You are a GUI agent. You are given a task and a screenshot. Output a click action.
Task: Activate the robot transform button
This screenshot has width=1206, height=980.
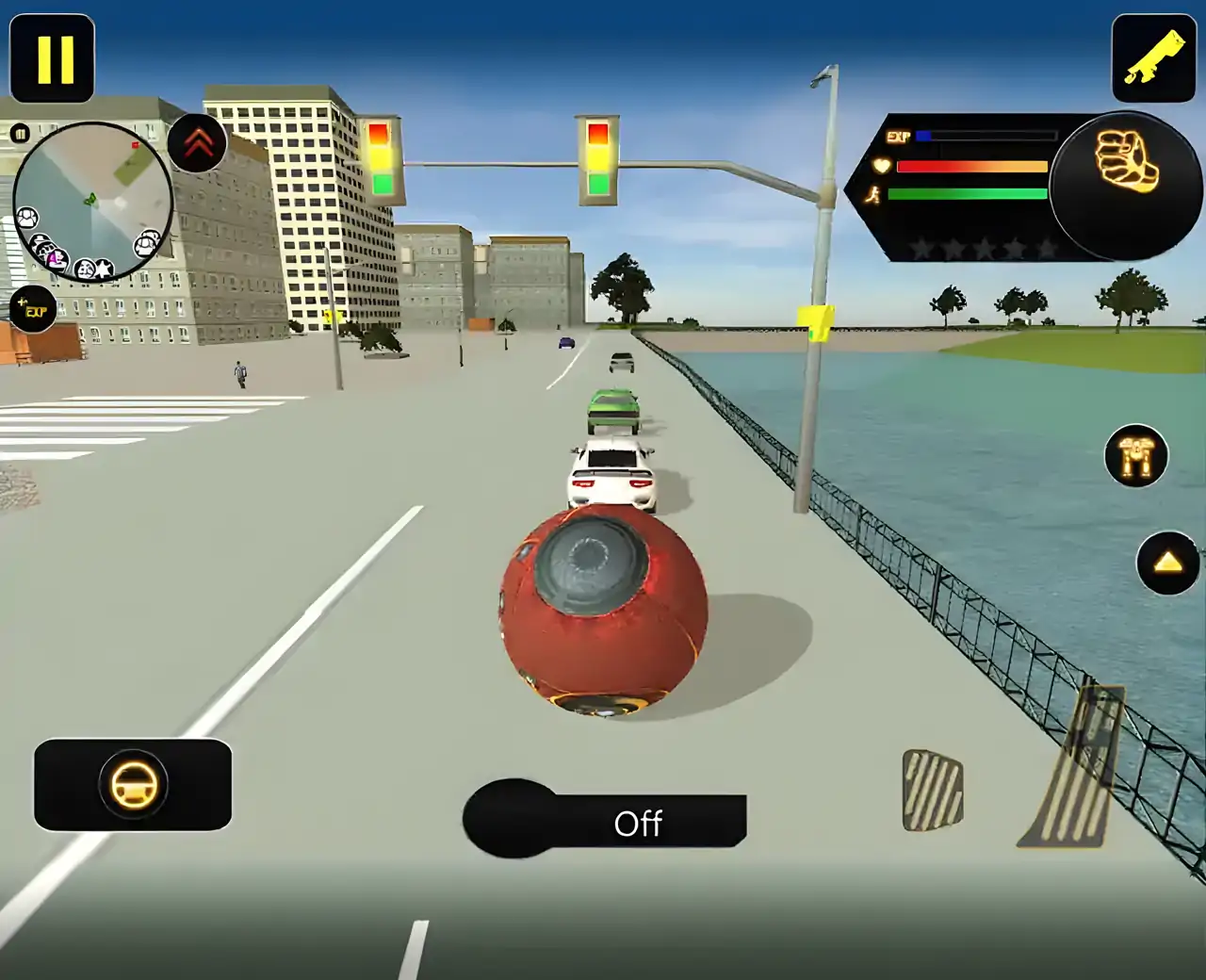pyautogui.click(x=1136, y=457)
